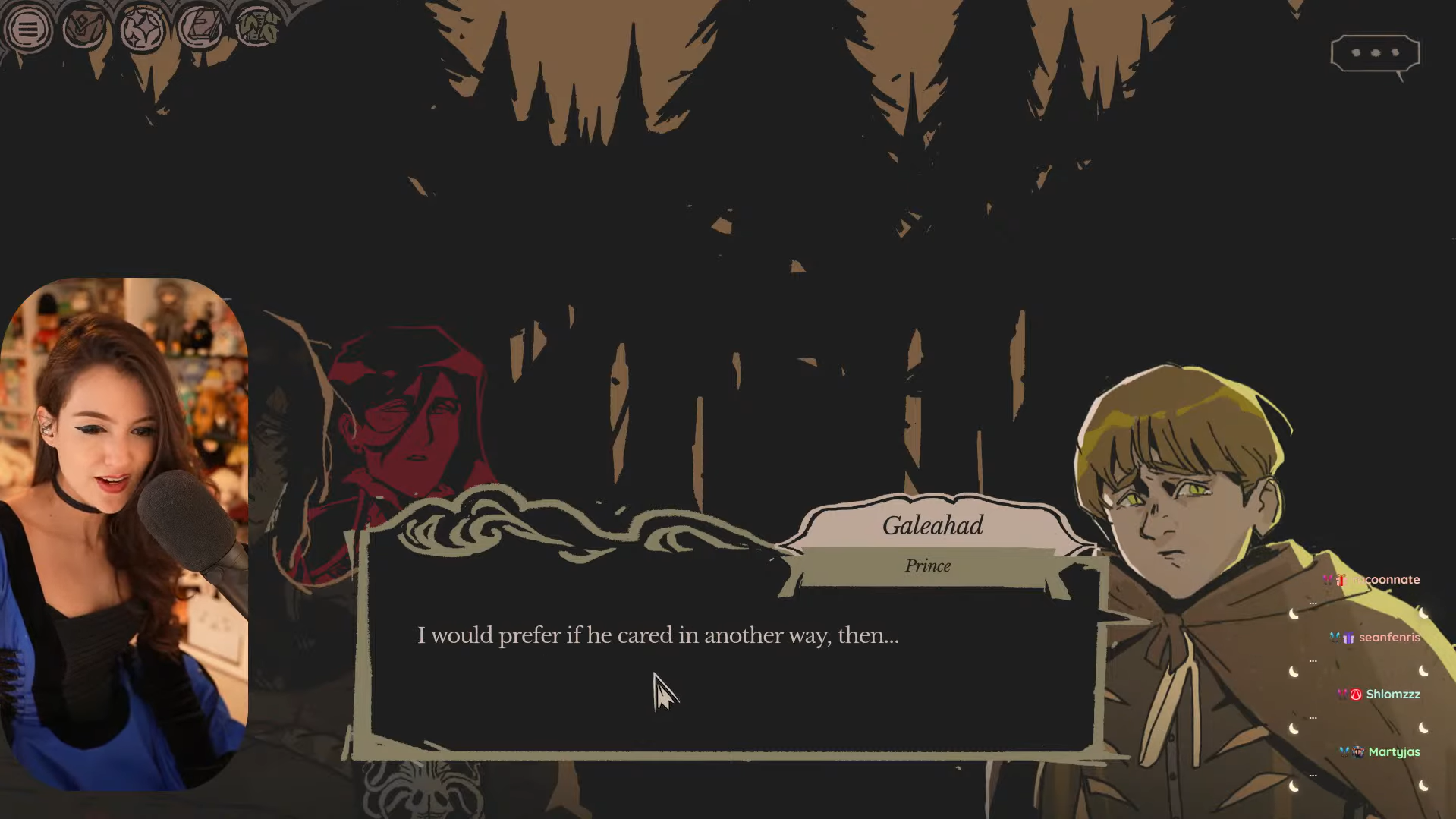Open the three-line hamburger menu
The image size is (1456, 819).
tap(28, 30)
